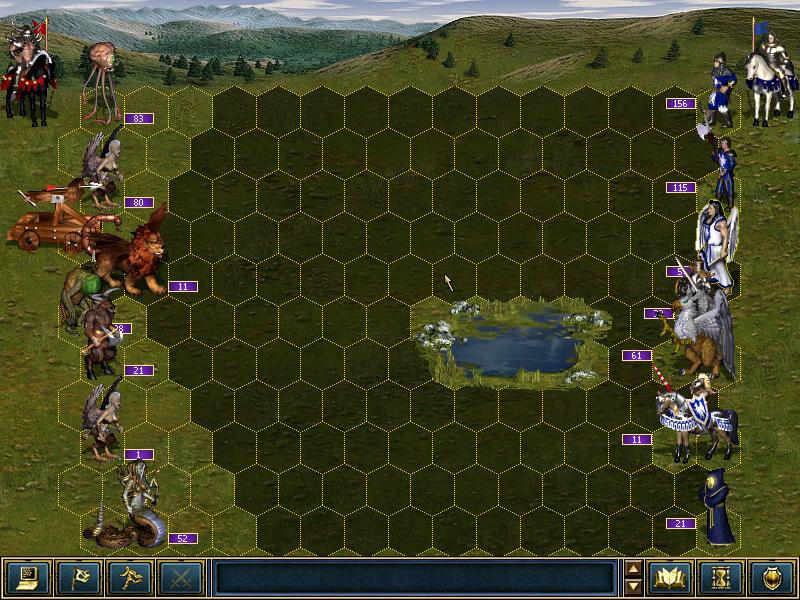Surrender the battle with the flag button

click(x=79, y=577)
